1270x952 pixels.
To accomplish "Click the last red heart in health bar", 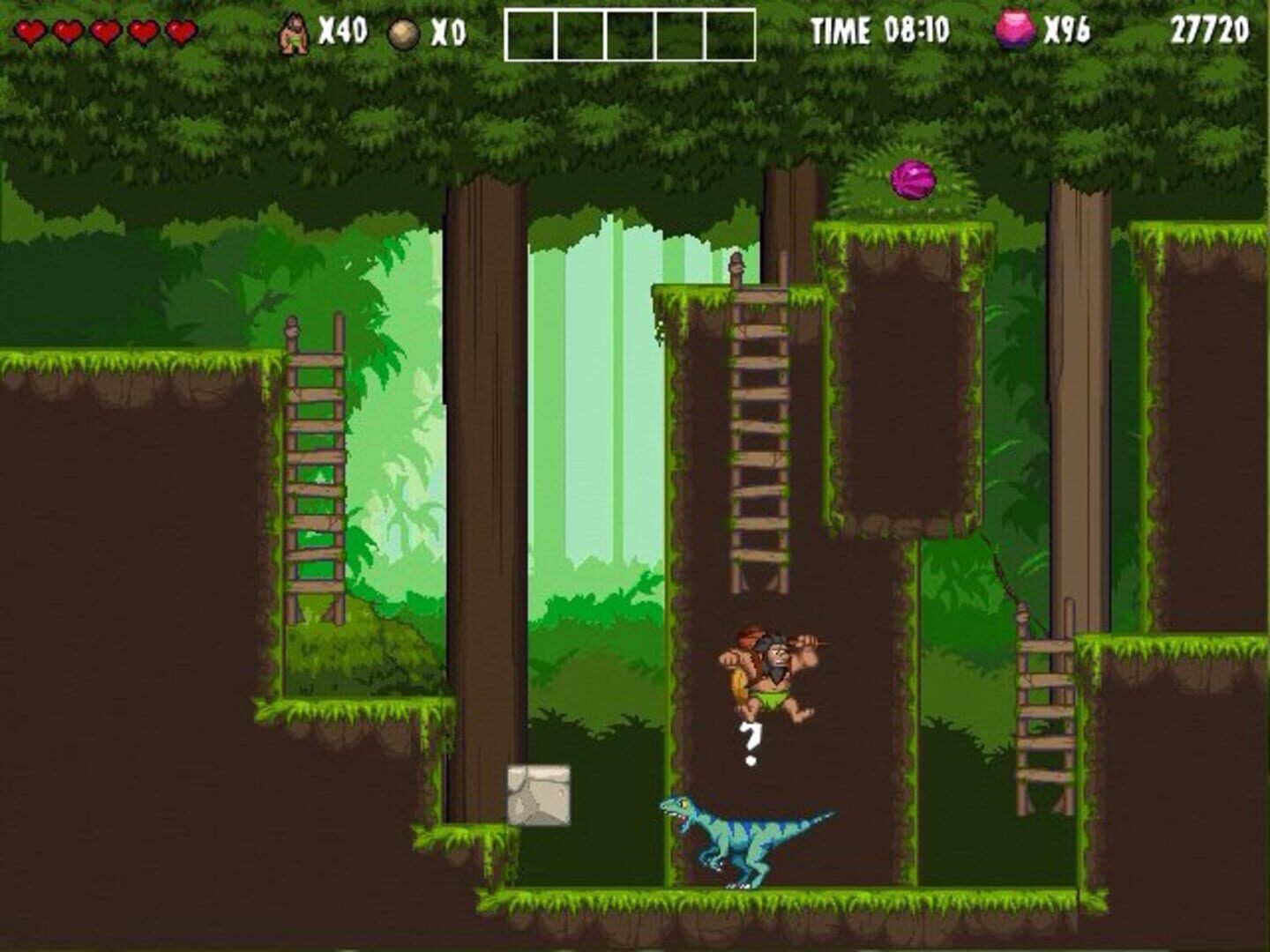I will coord(179,31).
